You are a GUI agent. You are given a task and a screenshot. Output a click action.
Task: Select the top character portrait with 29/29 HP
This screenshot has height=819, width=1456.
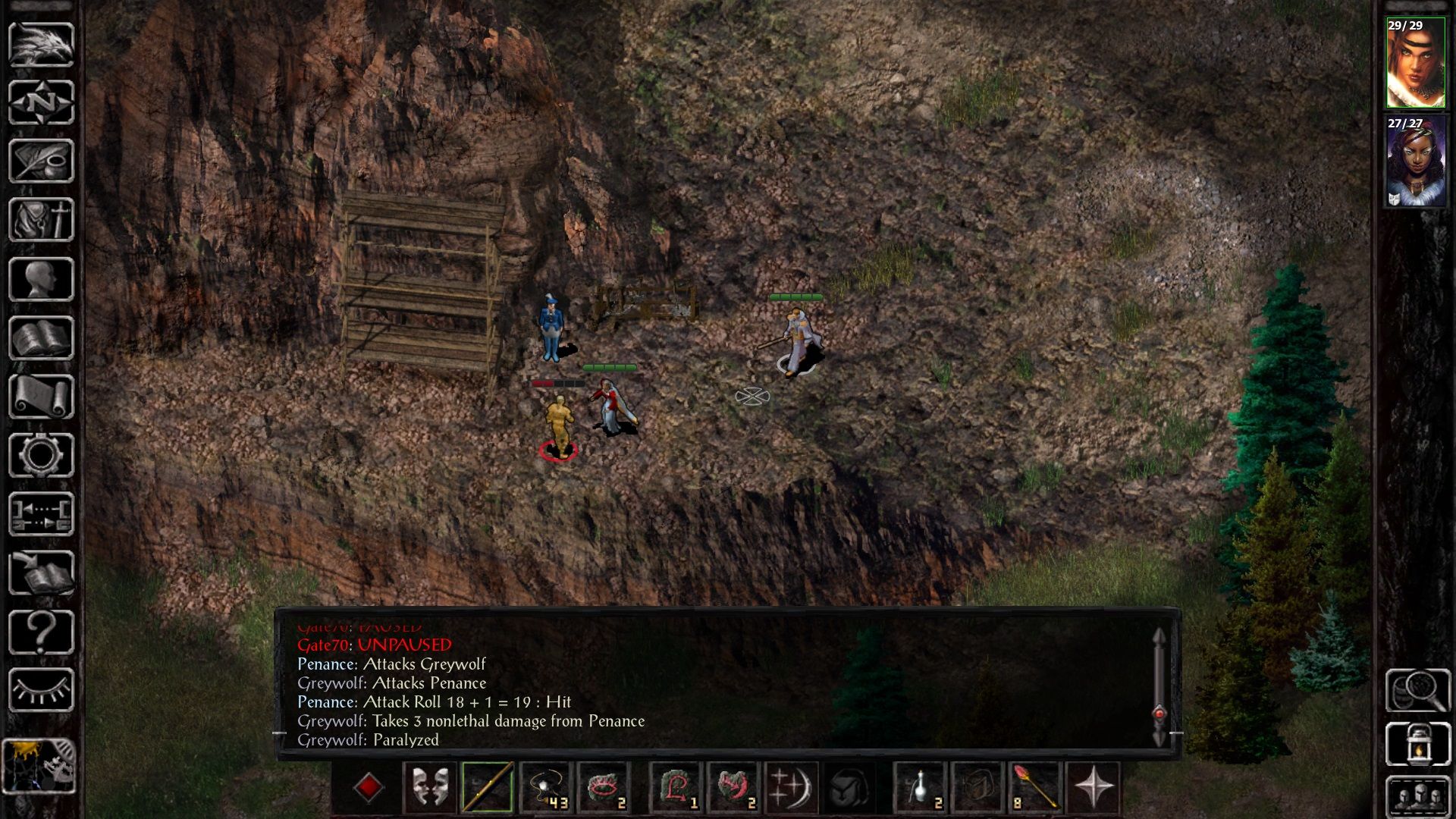[x=1416, y=64]
